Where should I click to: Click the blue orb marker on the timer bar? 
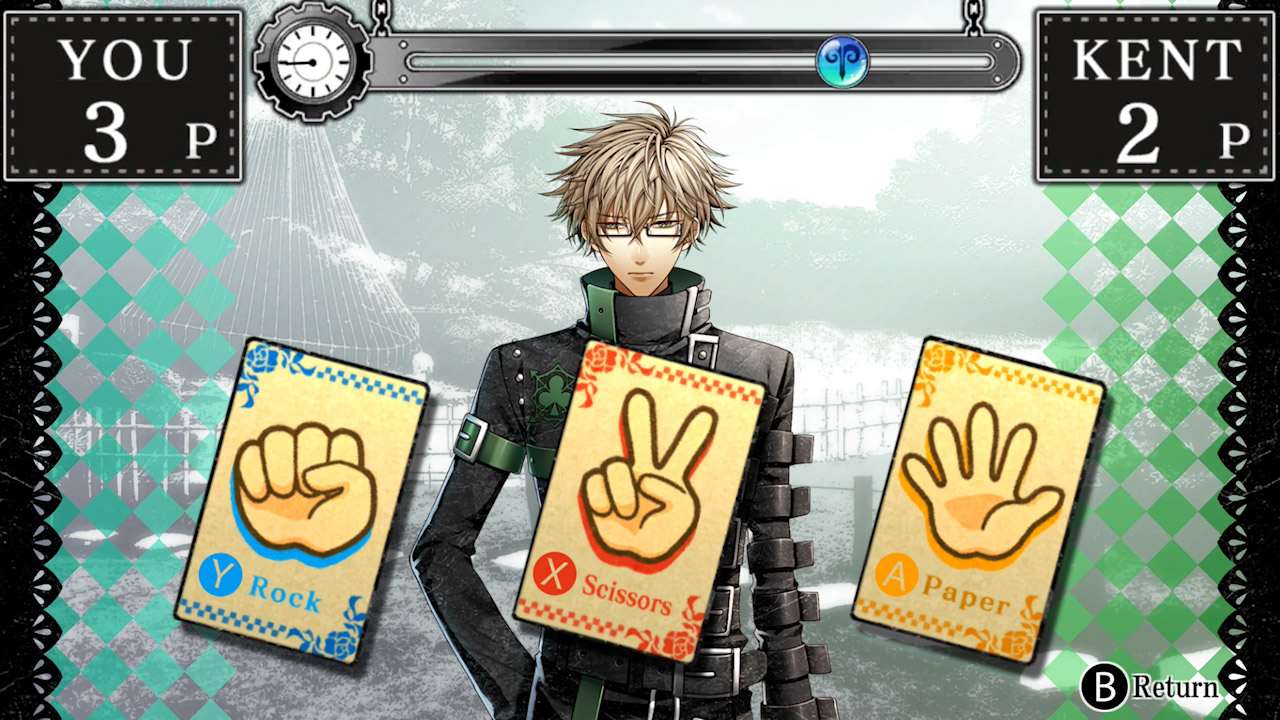point(843,61)
